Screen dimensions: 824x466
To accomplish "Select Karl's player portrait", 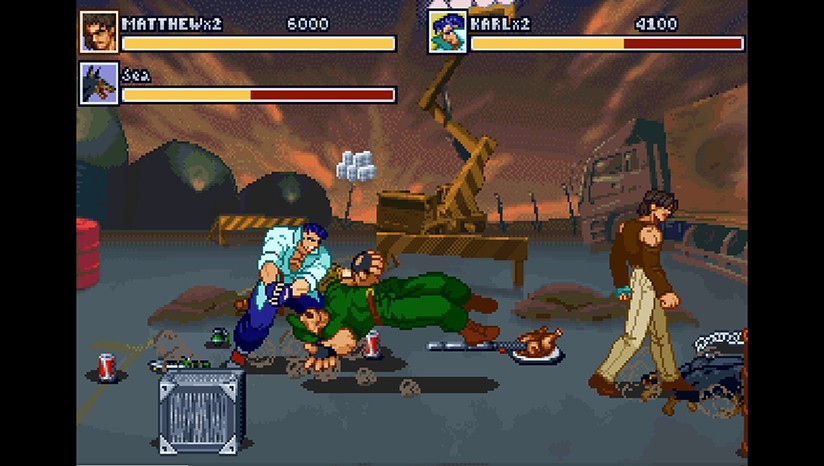I will (x=448, y=32).
